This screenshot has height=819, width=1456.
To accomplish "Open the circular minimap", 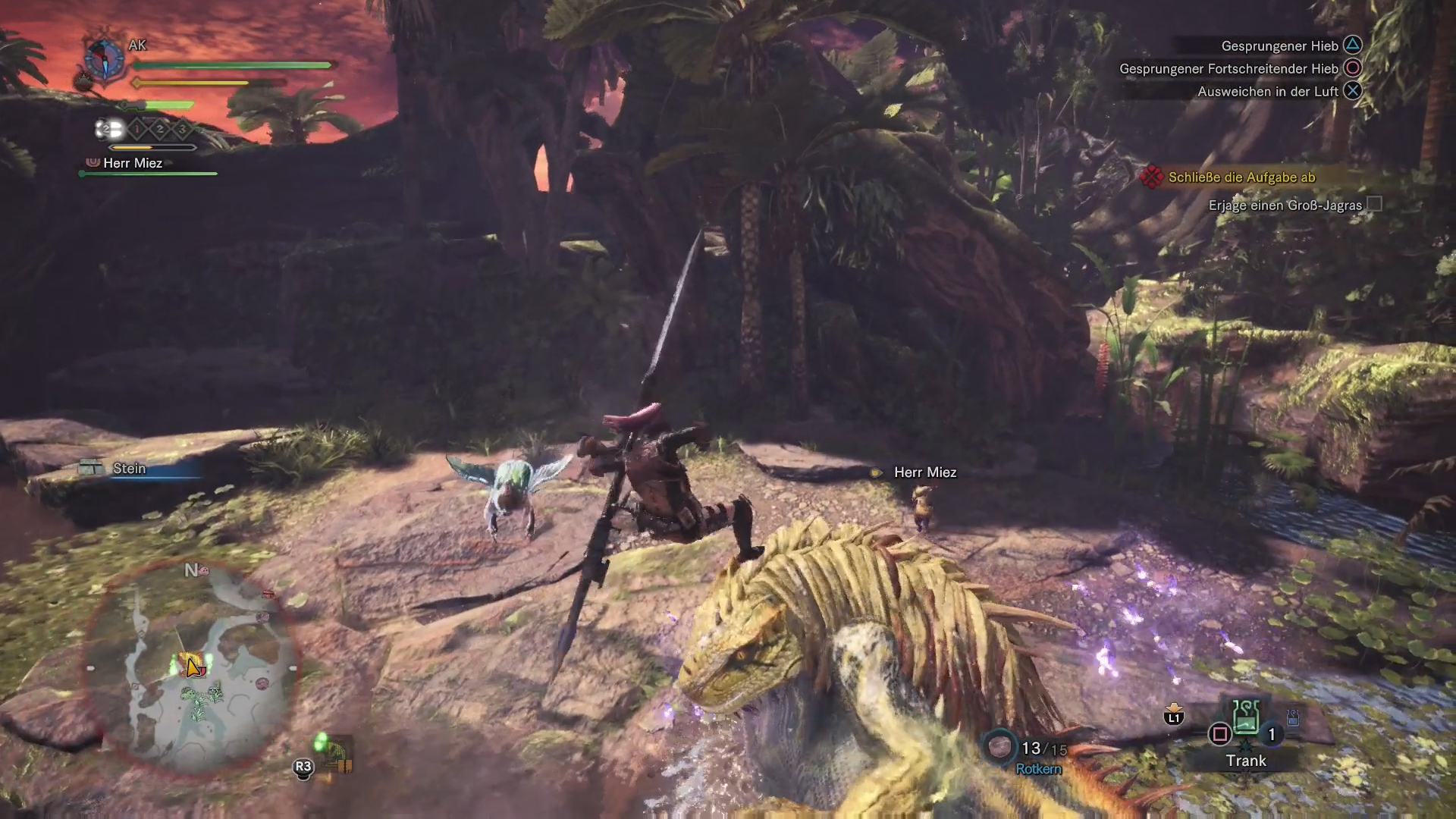I will coord(191,667).
